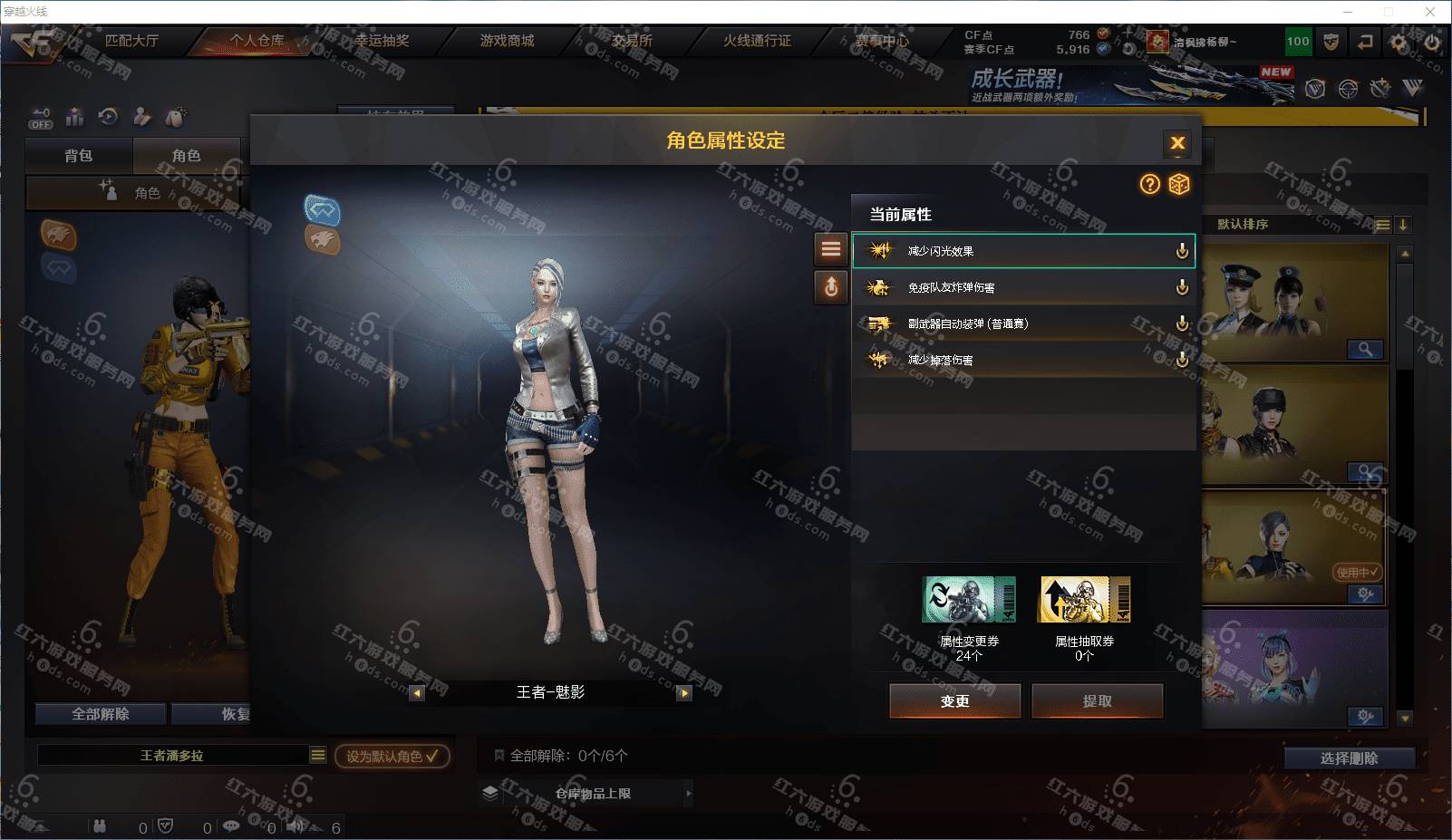Switch to the 火线通行证 tab

[x=757, y=41]
